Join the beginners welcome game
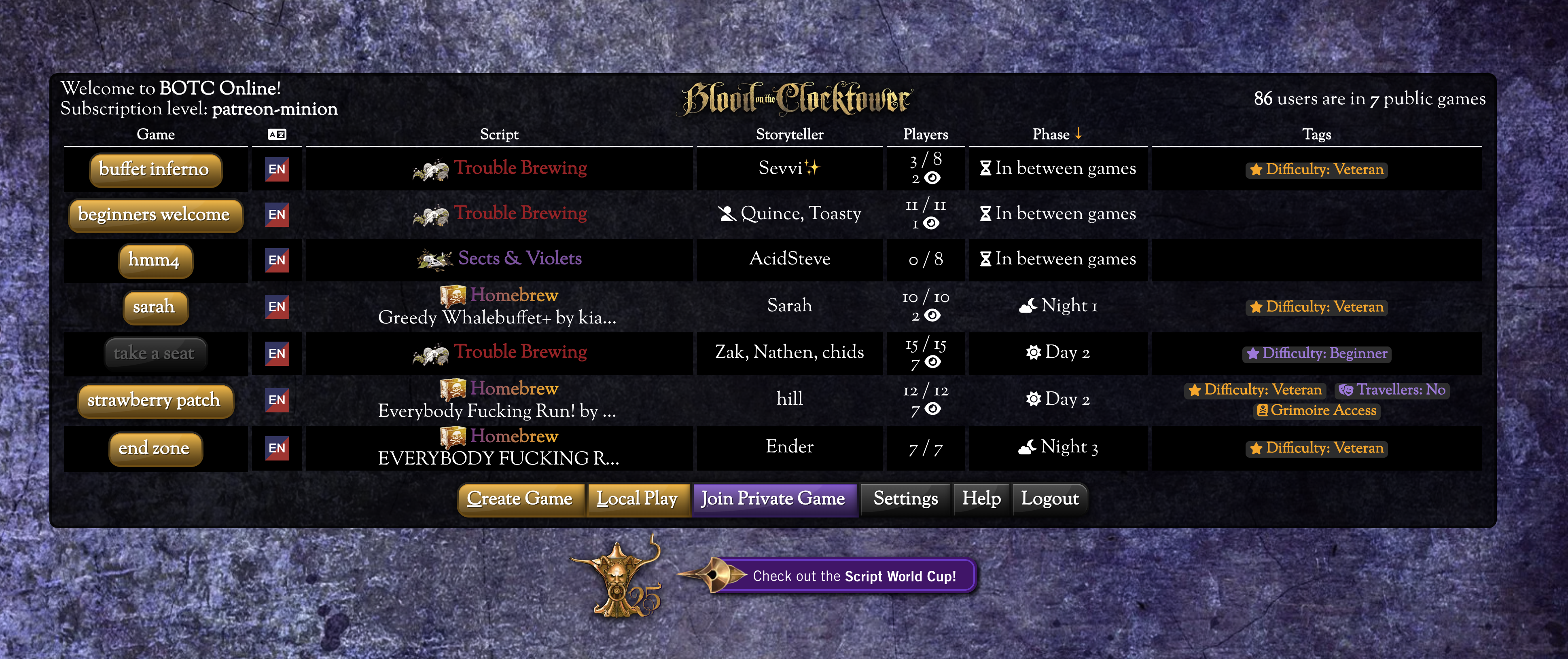Image resolution: width=1568 pixels, height=659 pixels. click(x=155, y=215)
